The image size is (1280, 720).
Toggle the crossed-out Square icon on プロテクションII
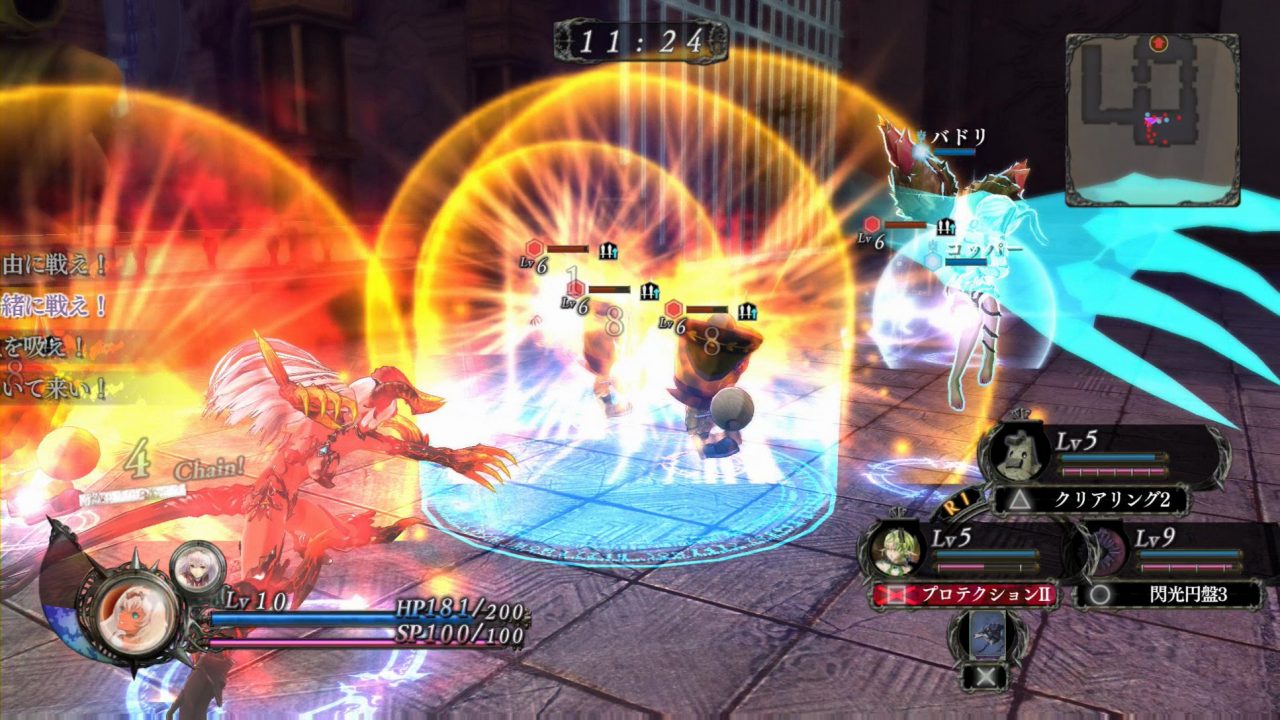[x=897, y=592]
